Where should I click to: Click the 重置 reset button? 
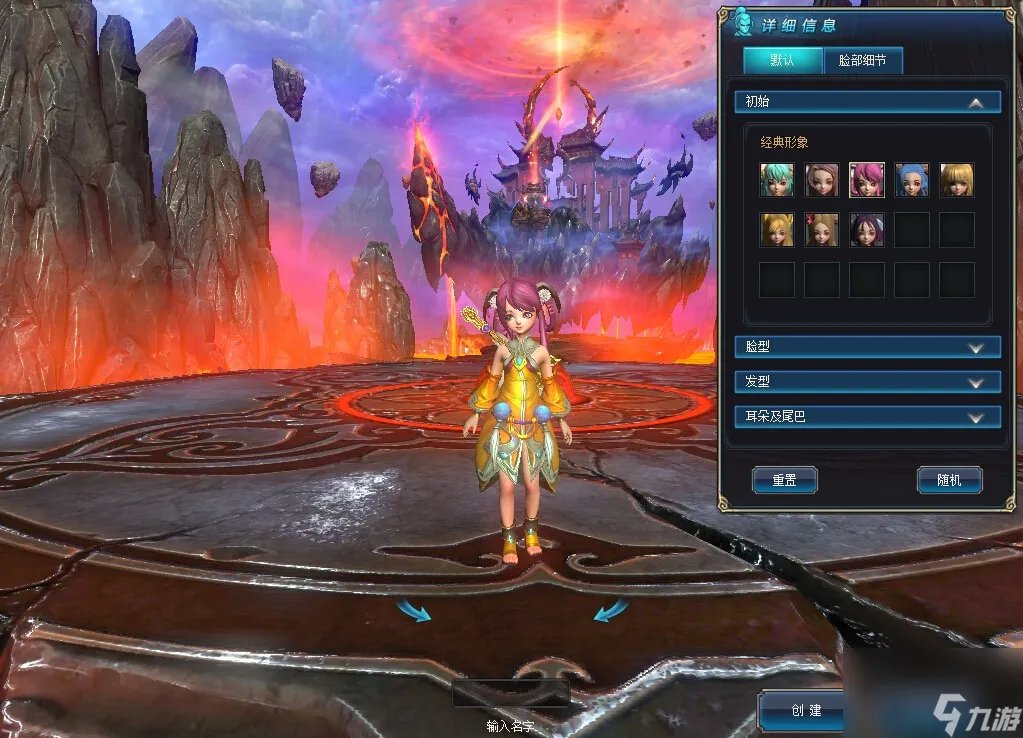[784, 480]
